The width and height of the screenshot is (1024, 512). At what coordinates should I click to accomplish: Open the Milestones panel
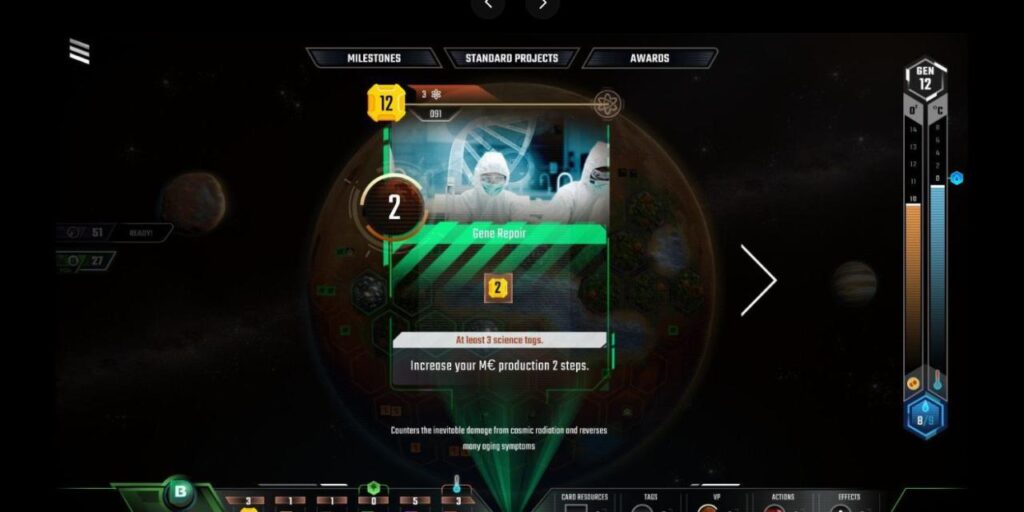tap(374, 58)
